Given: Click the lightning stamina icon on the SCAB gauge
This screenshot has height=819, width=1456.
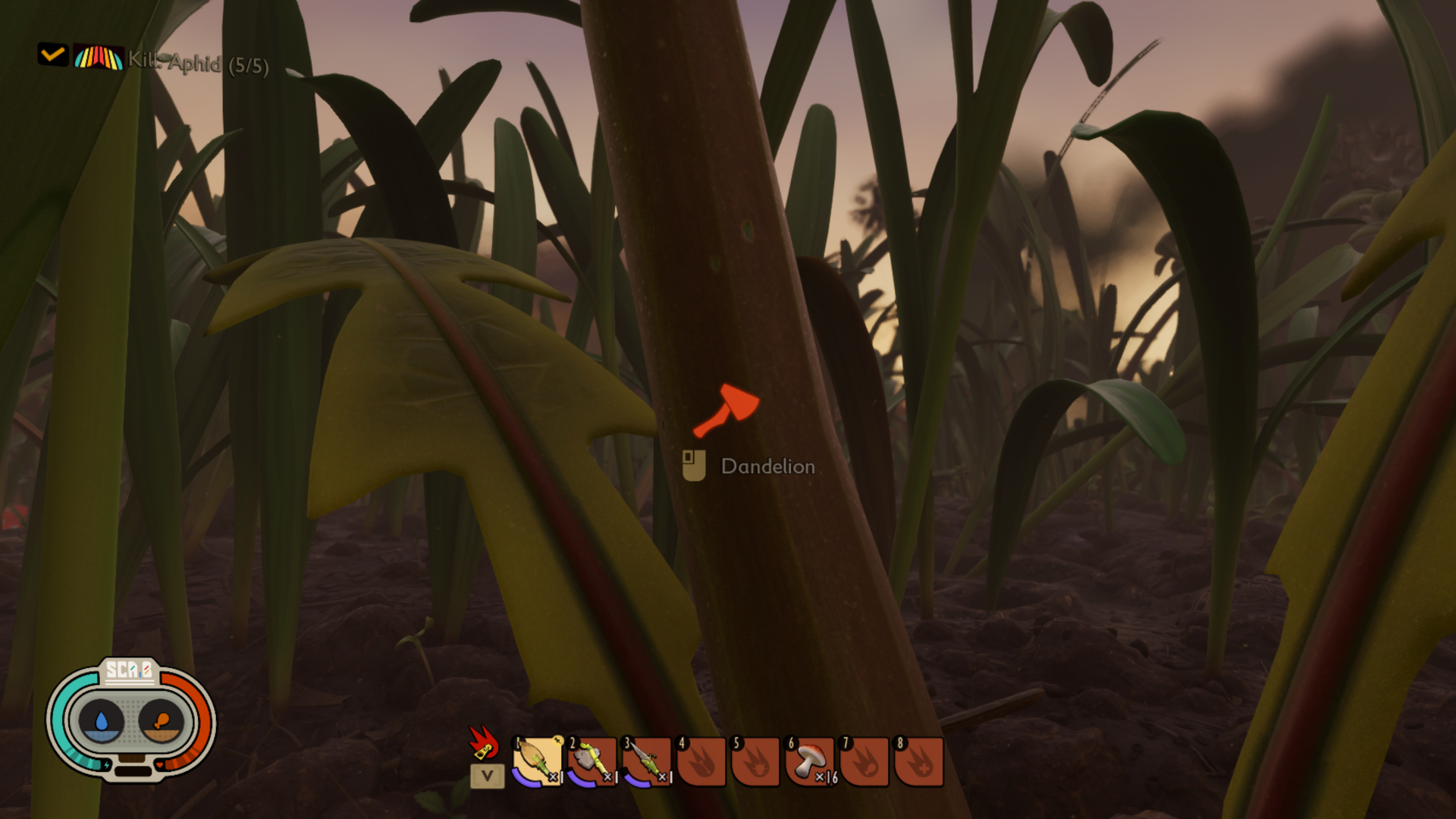Looking at the screenshot, I should pyautogui.click(x=107, y=765).
